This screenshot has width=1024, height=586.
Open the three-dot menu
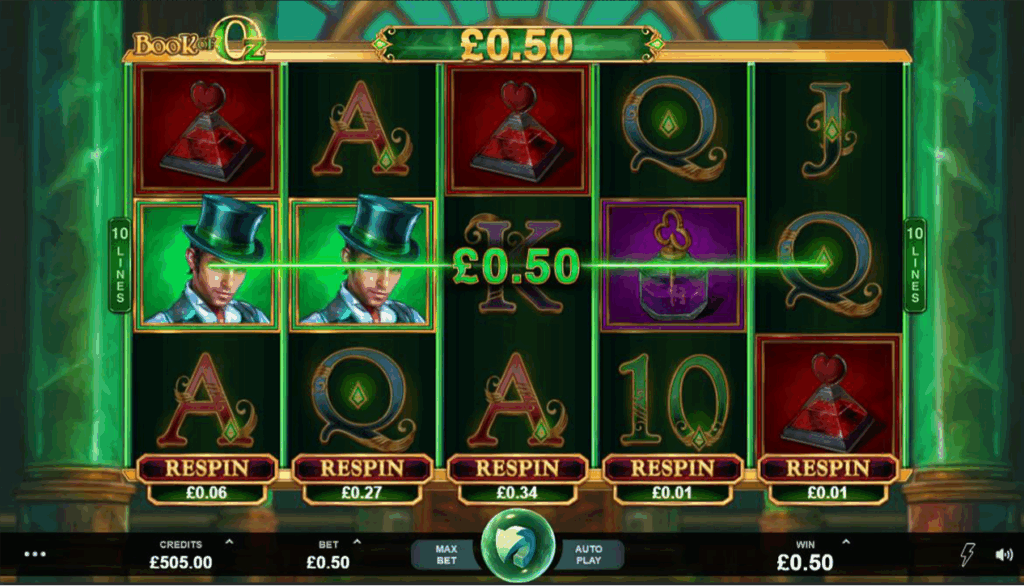36,553
